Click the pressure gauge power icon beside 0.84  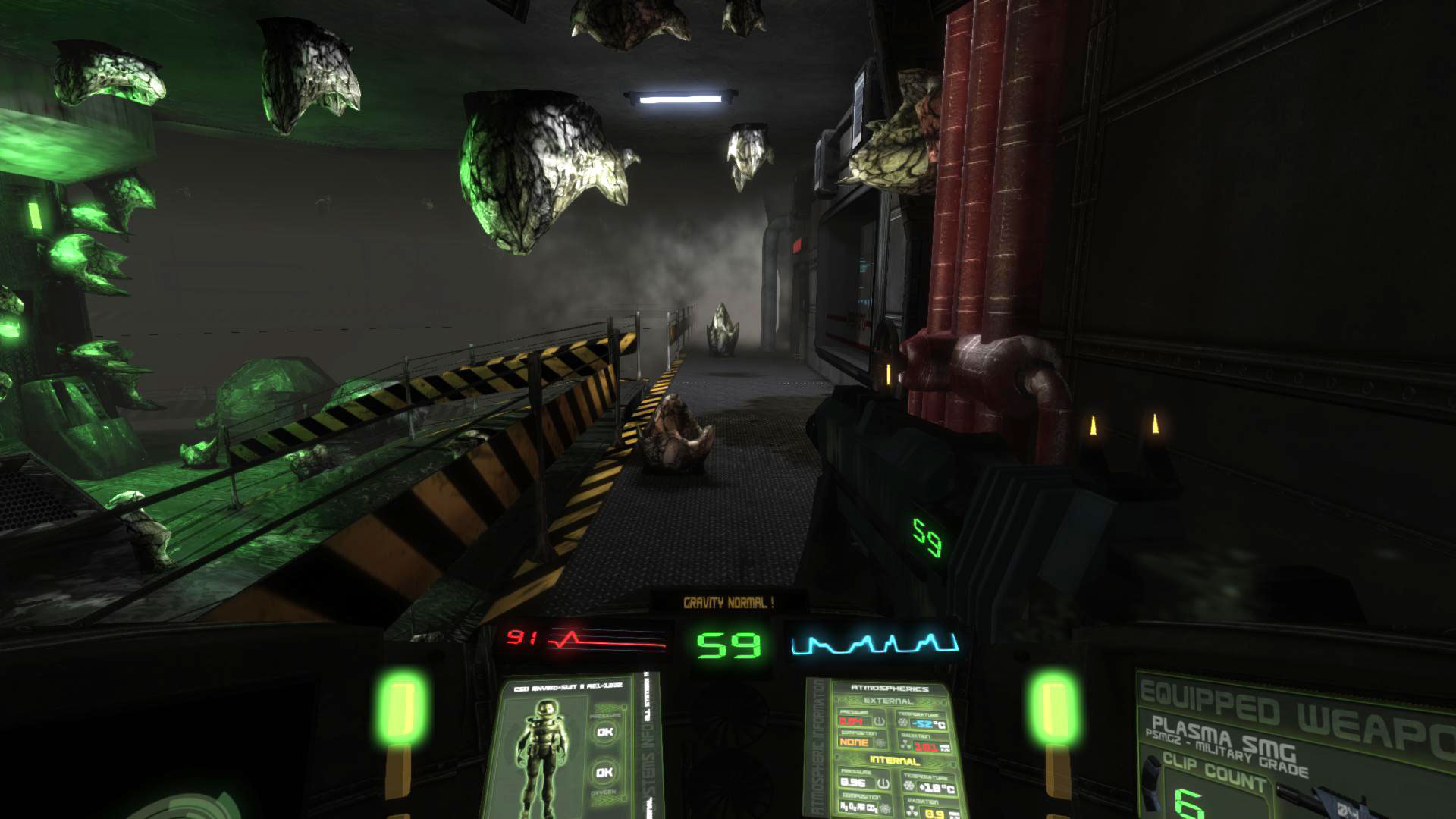879,720
